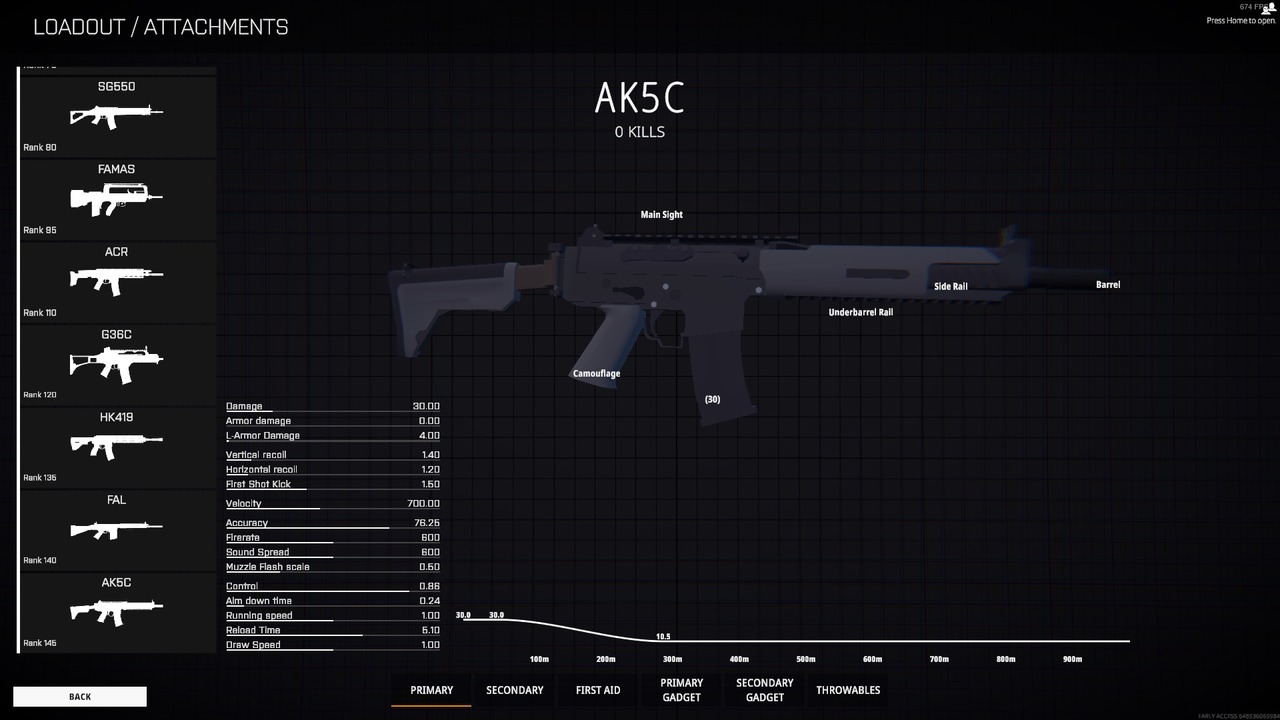
Task: Show the SECONDARY GADGET tab
Action: pos(765,690)
